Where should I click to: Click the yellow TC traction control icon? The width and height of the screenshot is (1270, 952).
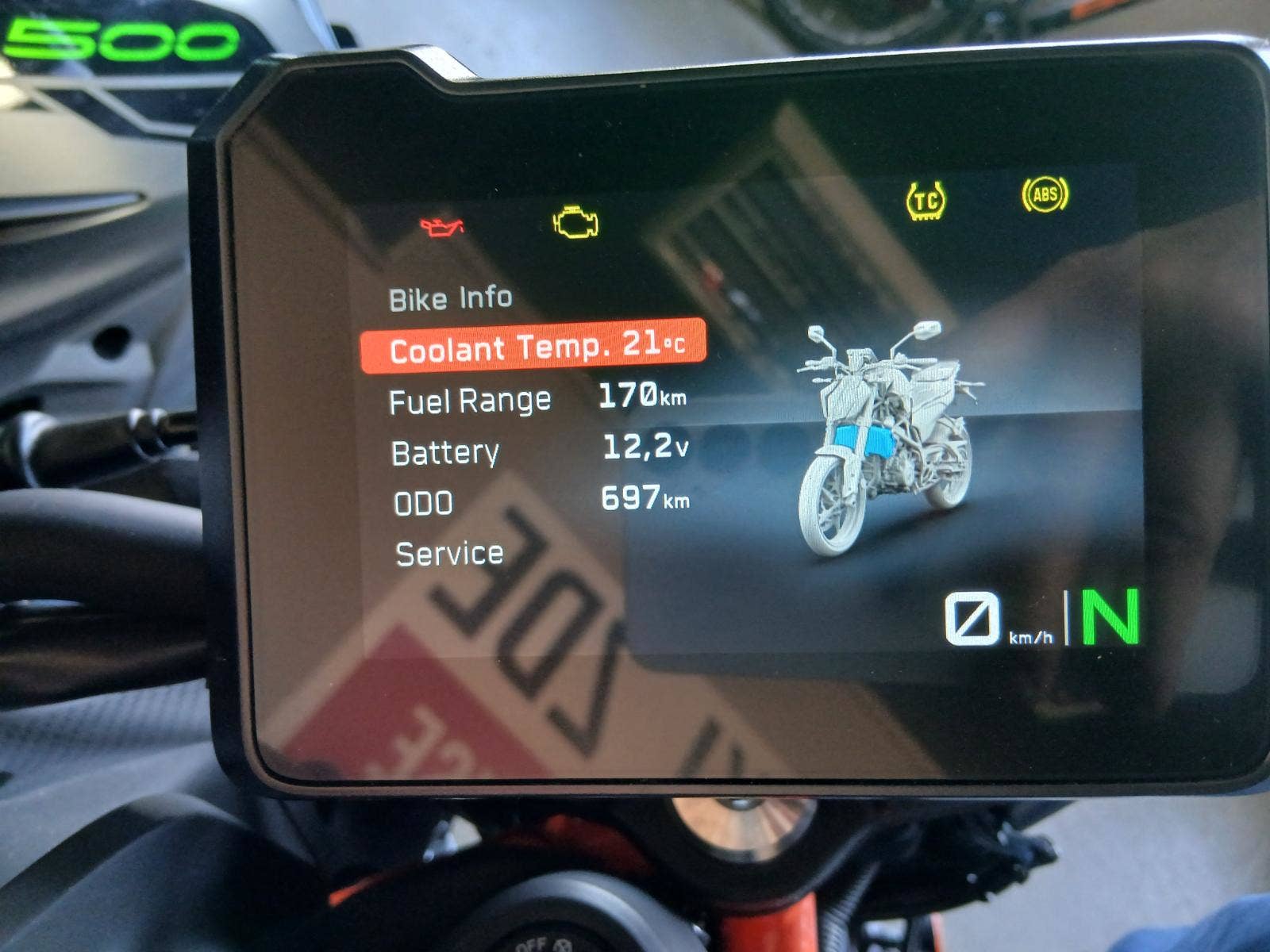(x=926, y=200)
